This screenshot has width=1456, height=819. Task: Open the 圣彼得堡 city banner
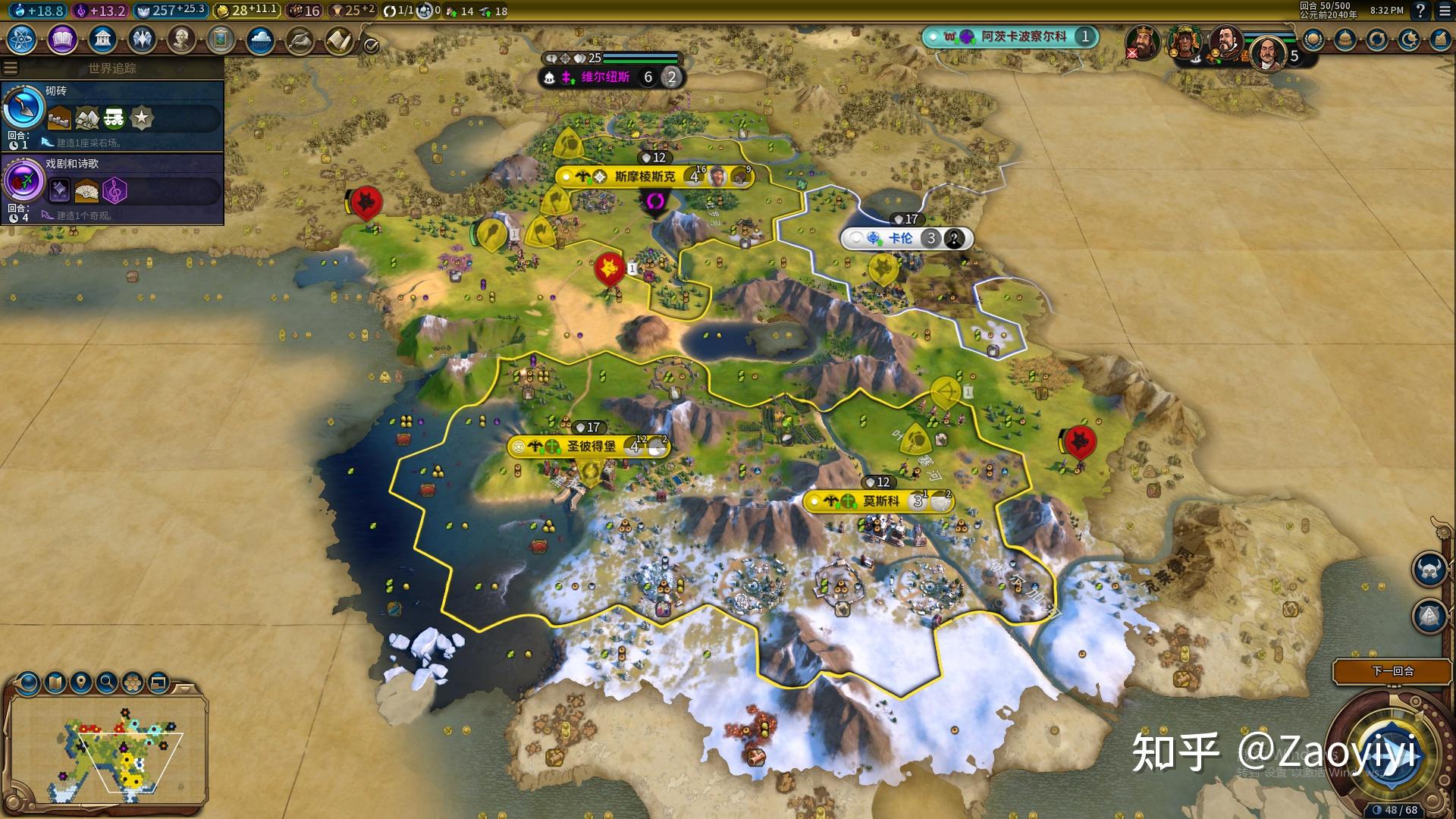point(591,447)
